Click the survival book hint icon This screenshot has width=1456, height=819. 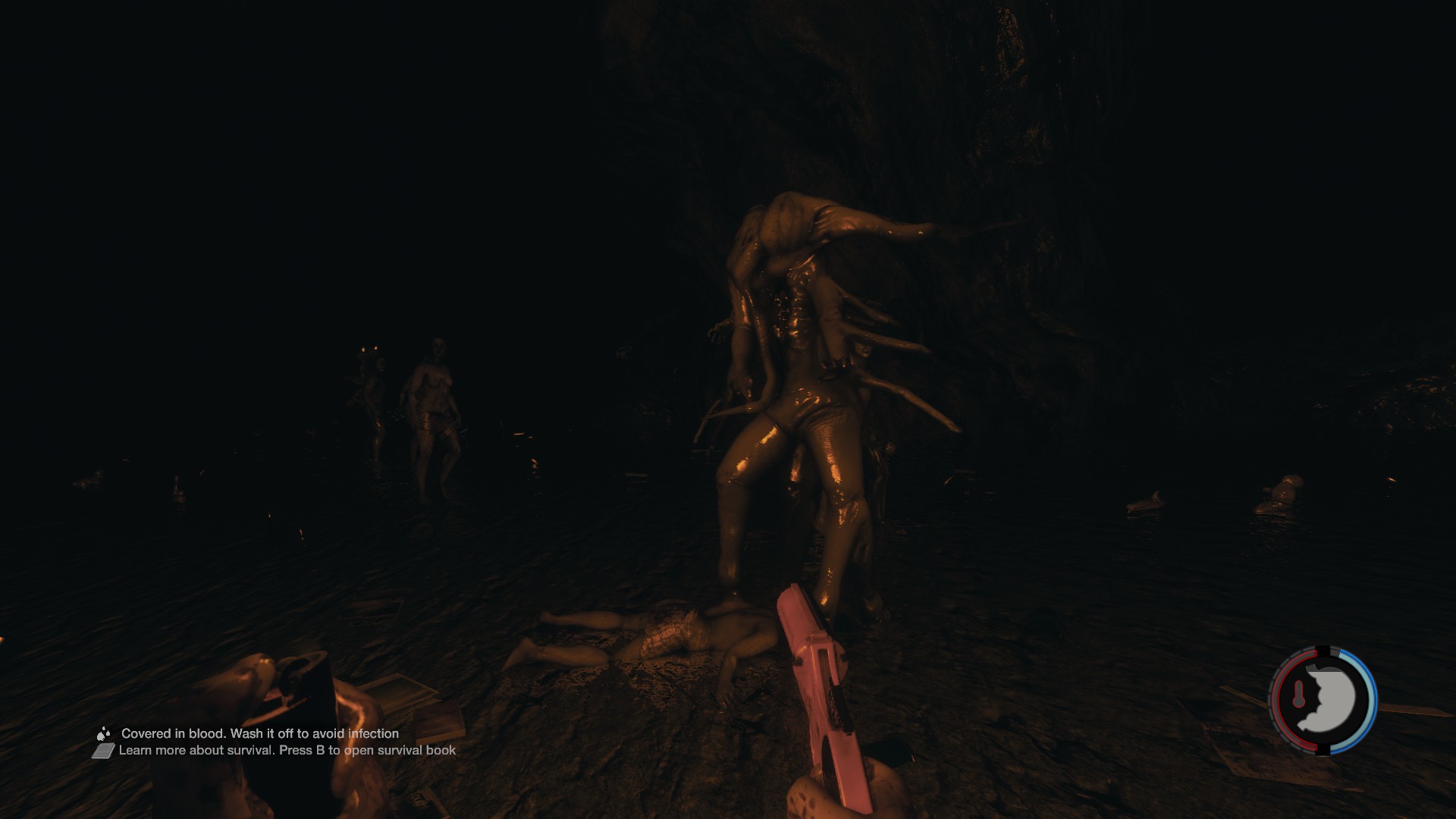click(103, 751)
